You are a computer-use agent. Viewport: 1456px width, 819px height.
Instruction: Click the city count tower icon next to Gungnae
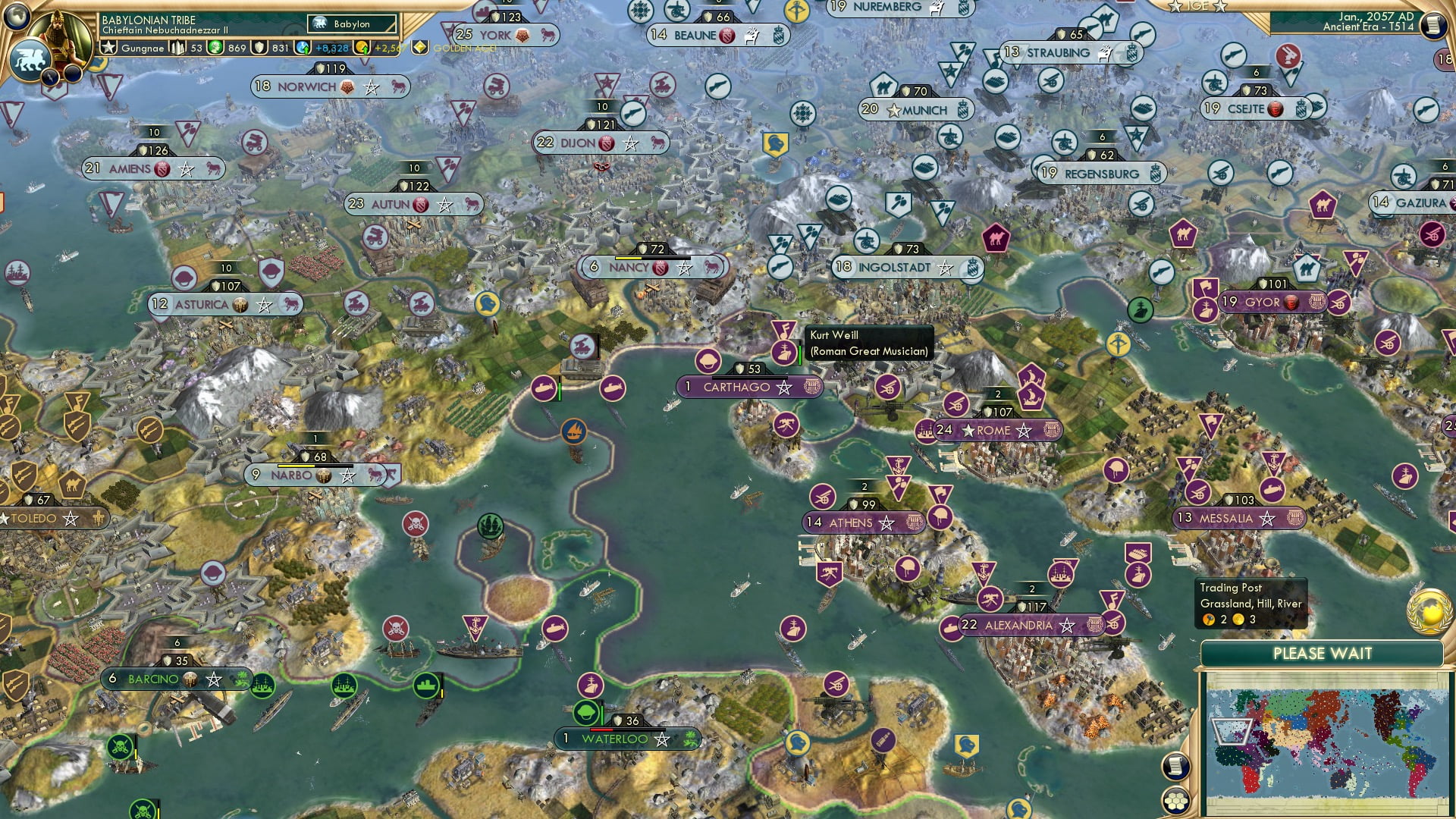pyautogui.click(x=177, y=47)
